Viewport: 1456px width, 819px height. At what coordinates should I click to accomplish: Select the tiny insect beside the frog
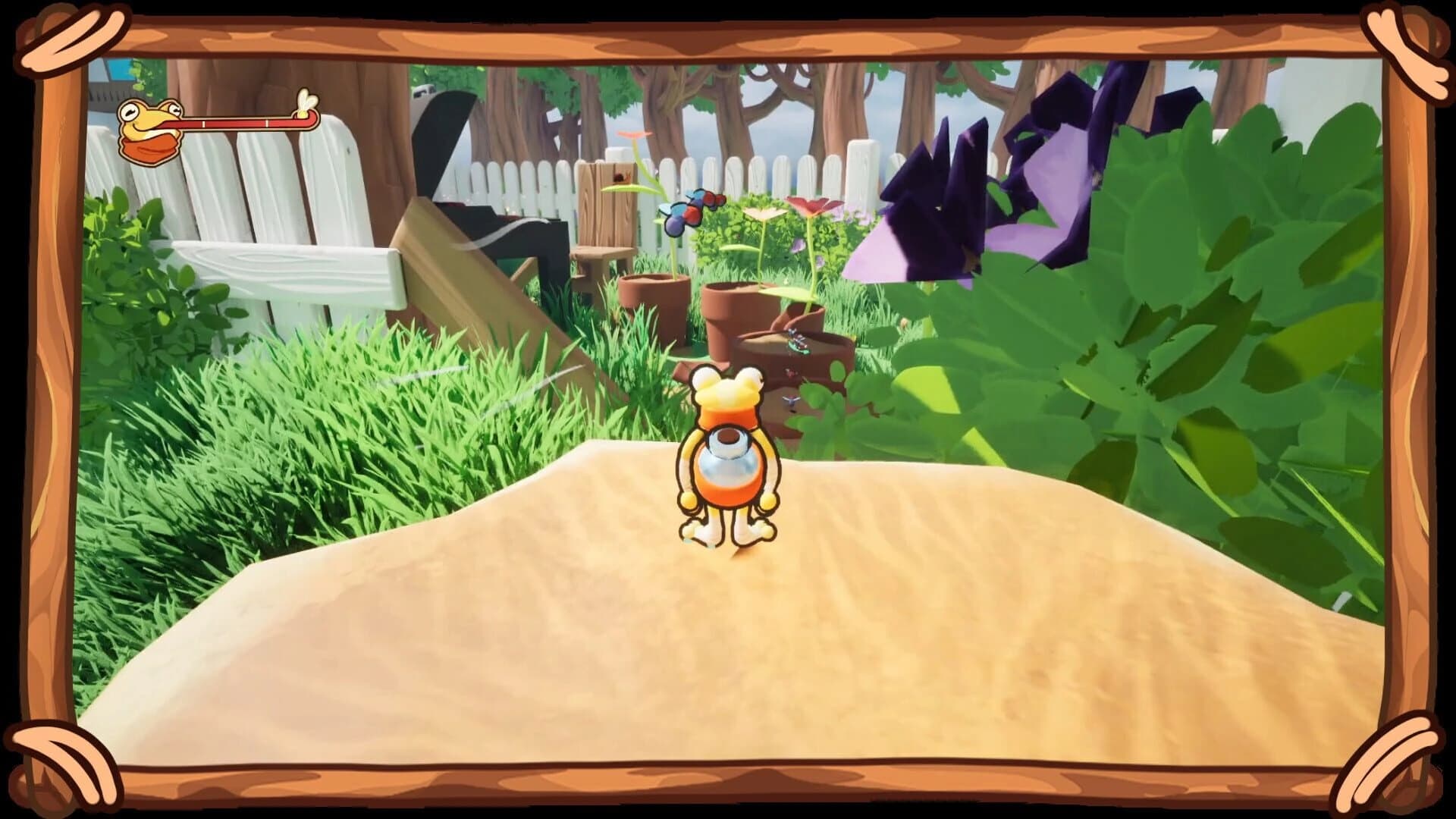pos(790,400)
